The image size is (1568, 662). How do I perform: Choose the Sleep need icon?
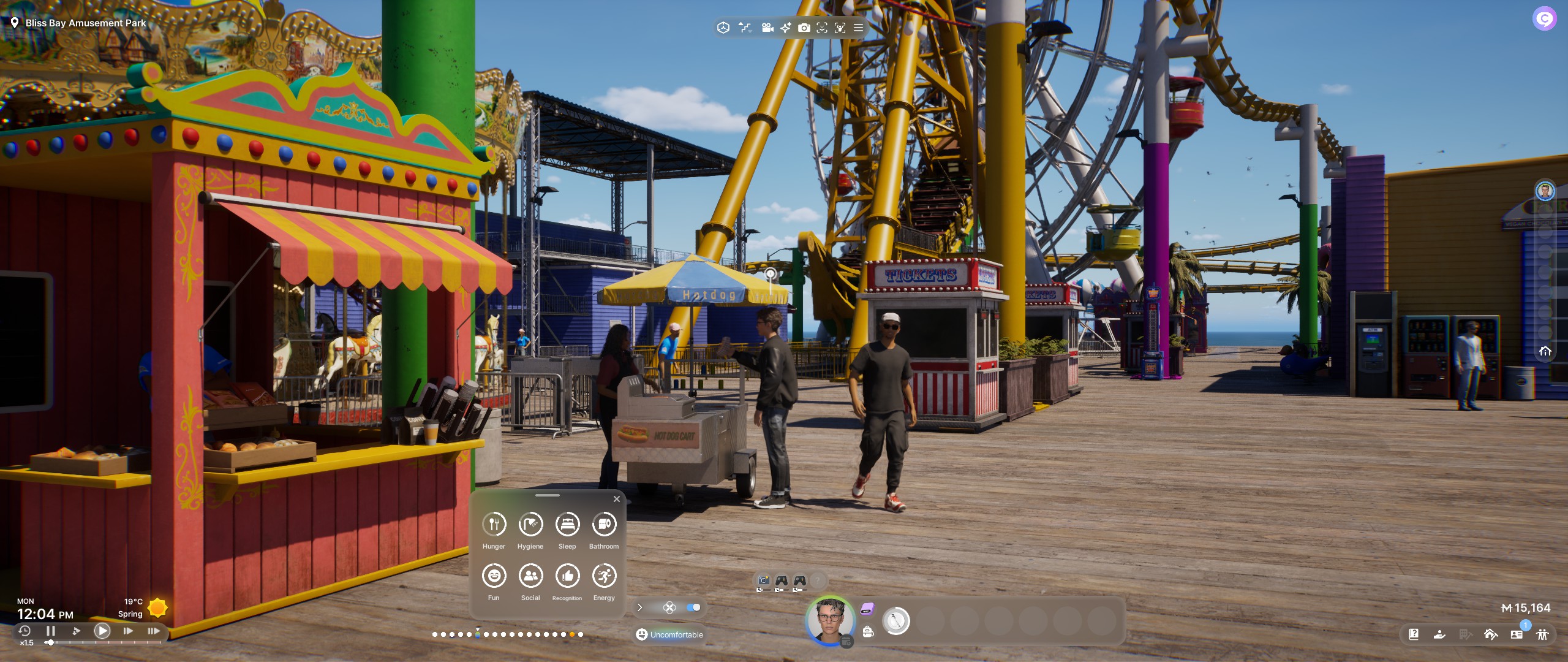(567, 525)
